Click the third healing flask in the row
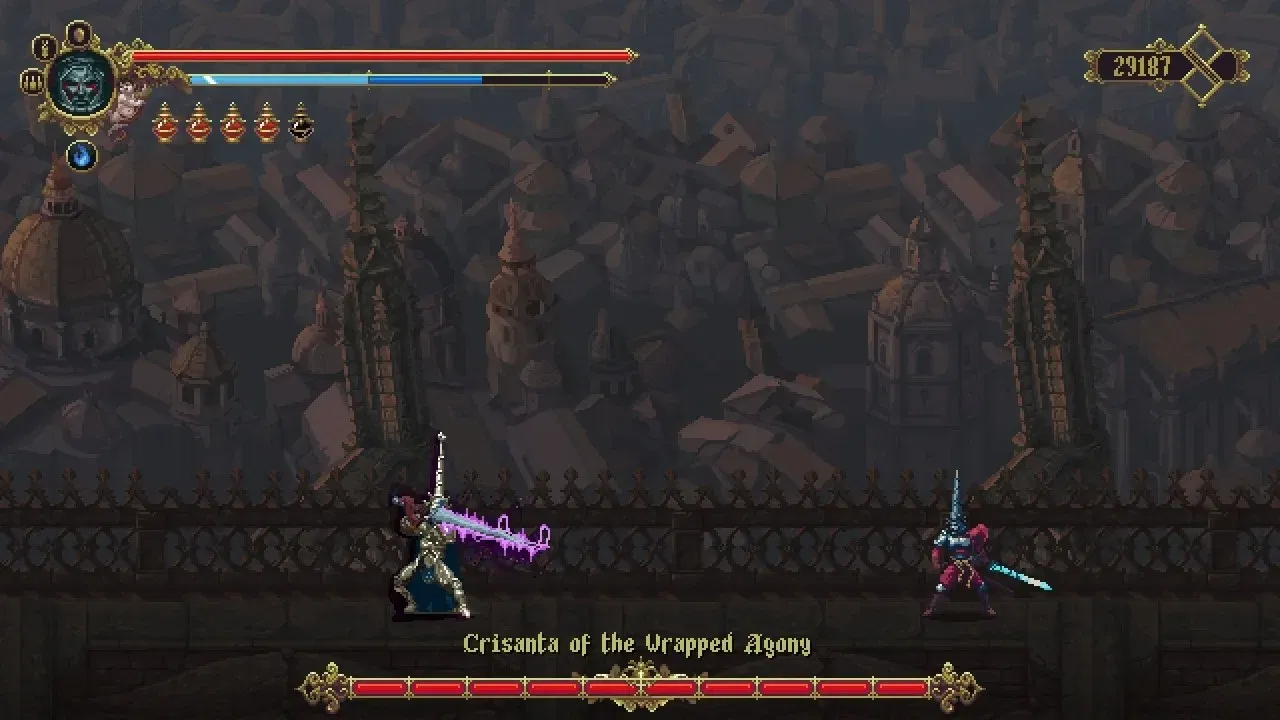 (232, 122)
